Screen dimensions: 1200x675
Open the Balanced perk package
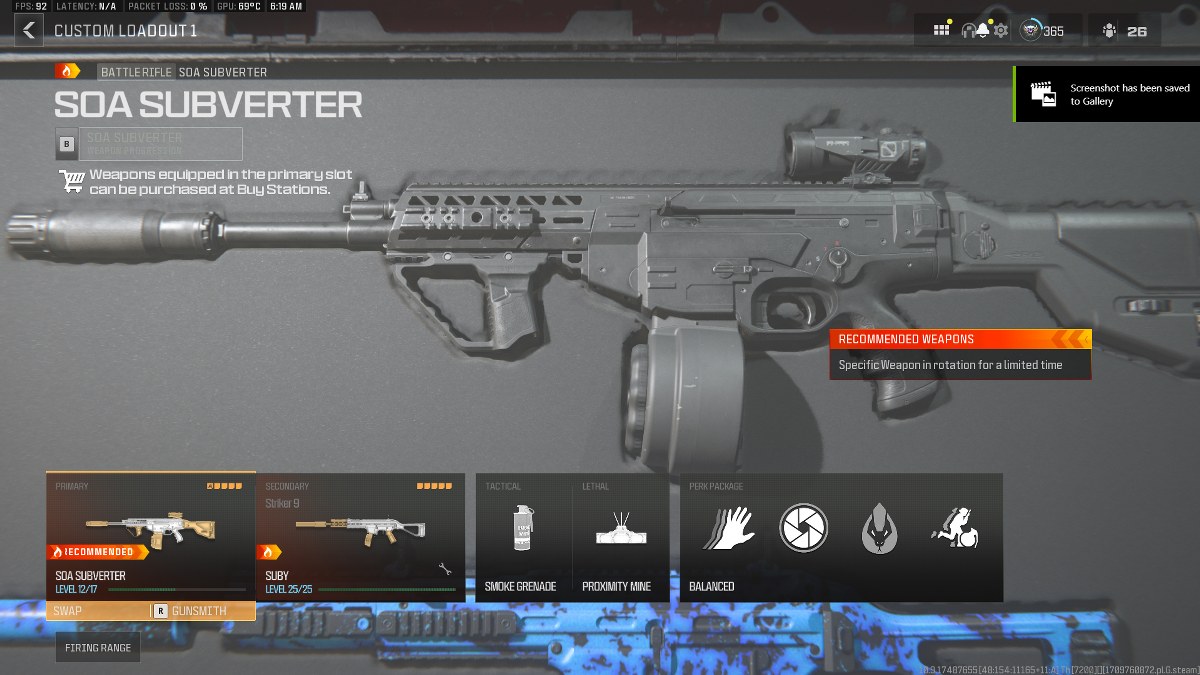tap(840, 537)
